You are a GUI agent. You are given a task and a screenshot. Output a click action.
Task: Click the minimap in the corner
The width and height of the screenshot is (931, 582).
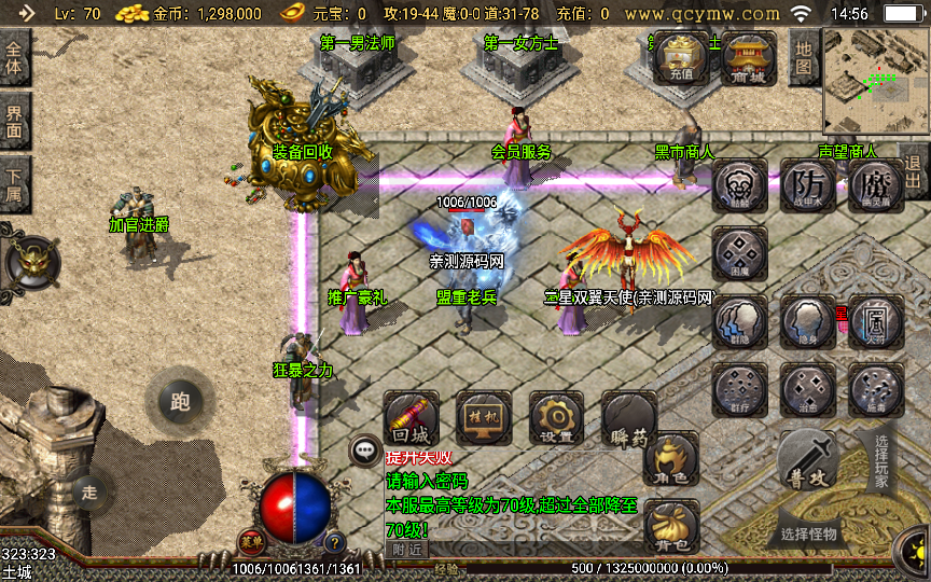(874, 82)
